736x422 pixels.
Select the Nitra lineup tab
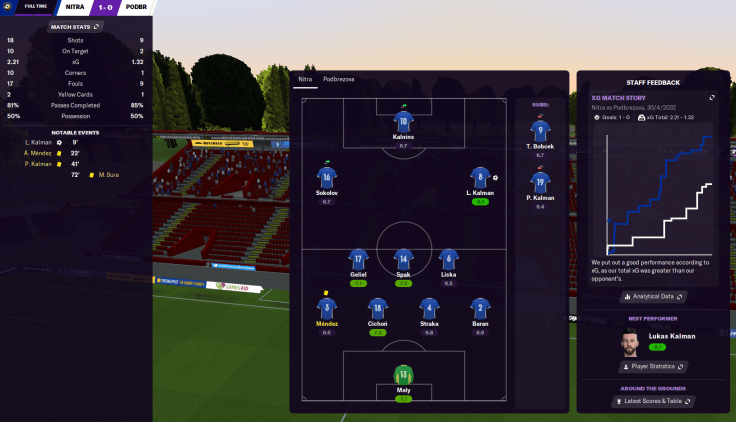coord(305,79)
